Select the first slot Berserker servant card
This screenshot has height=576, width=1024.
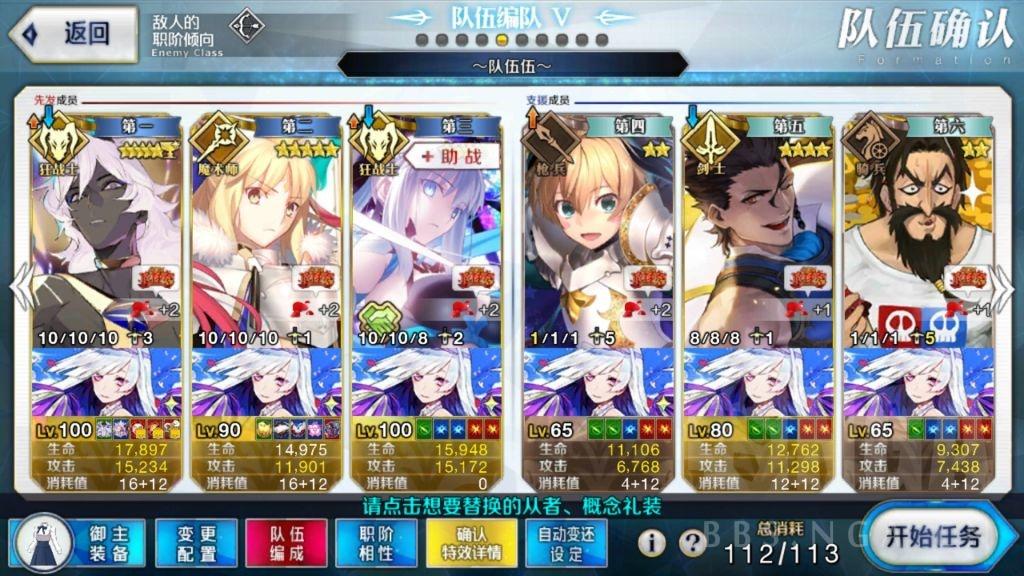point(106,230)
